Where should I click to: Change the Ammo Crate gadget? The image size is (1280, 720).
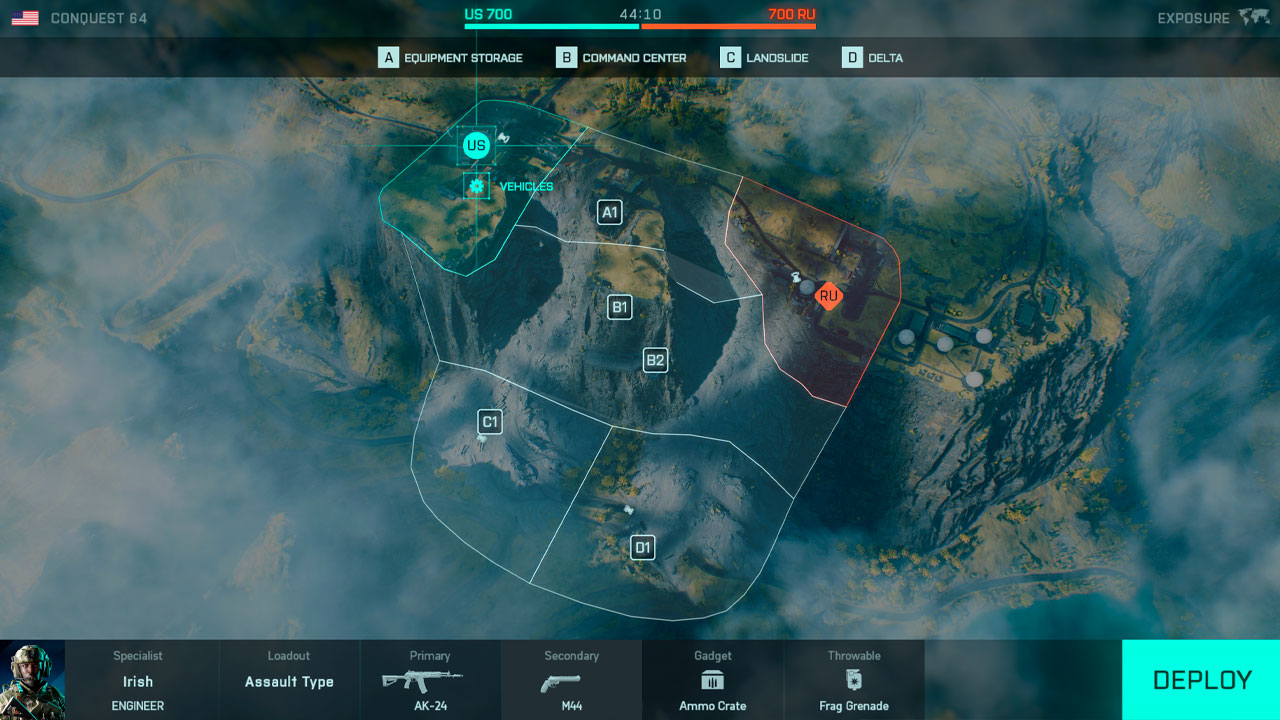point(713,681)
